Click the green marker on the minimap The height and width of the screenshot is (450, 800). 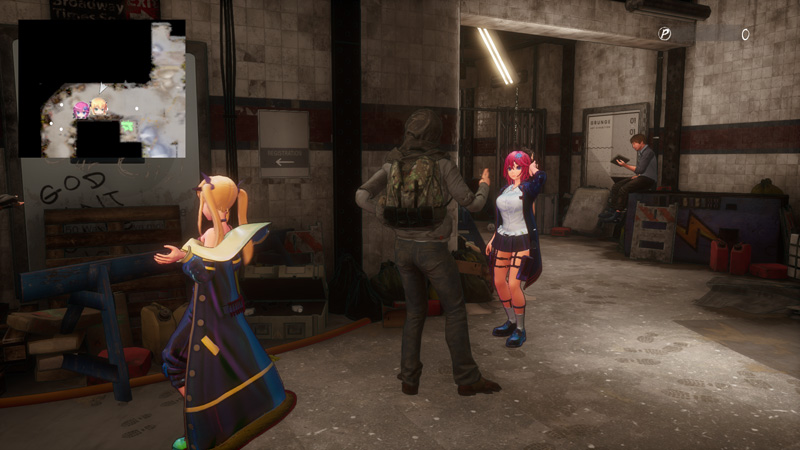point(128,126)
